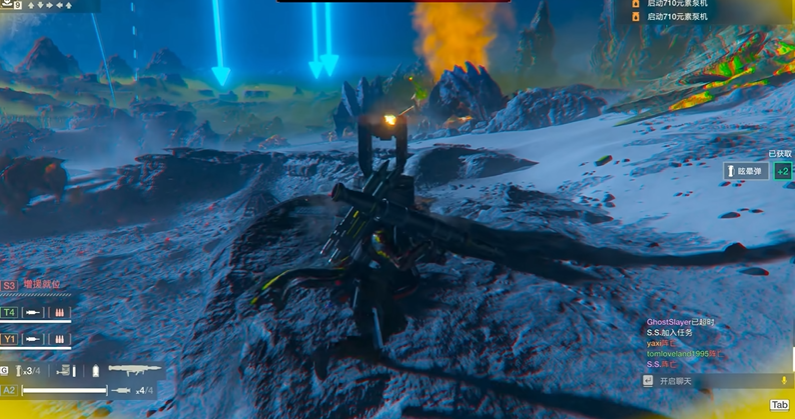This screenshot has width=795, height=419.
Task: Select squadmate Y1 in the squad list
Action: [x=9, y=338]
